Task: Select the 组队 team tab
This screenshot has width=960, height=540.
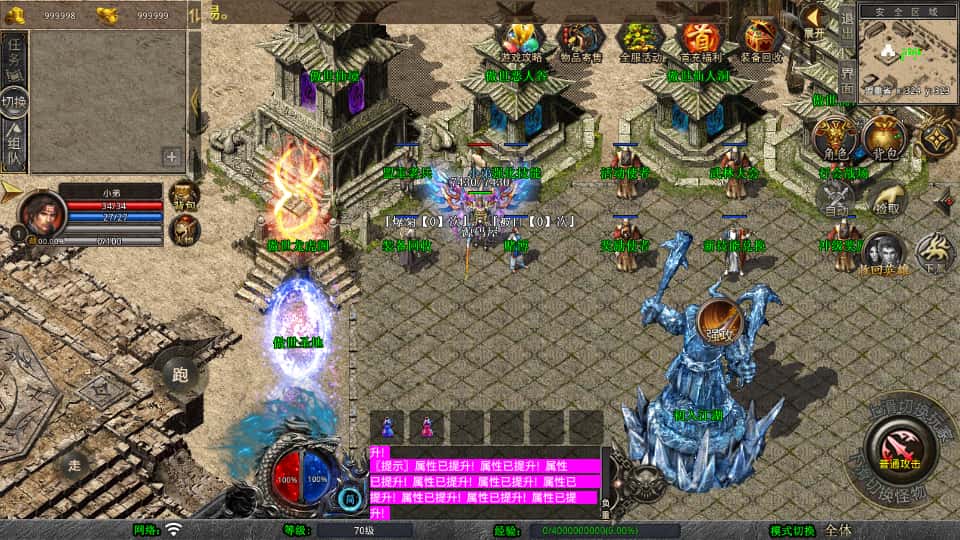Action: (x=14, y=147)
